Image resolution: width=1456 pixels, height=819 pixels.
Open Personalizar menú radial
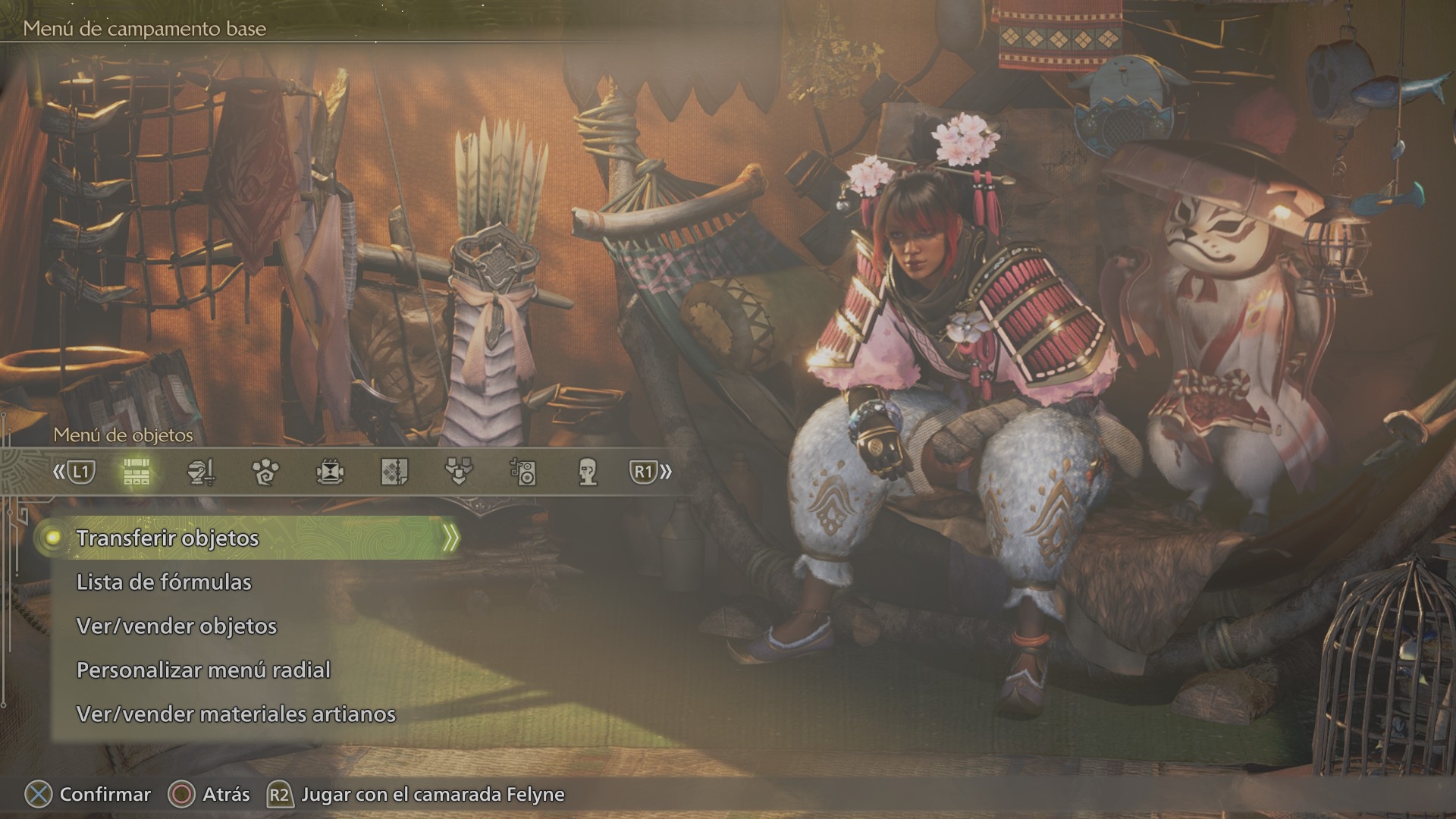coord(203,670)
